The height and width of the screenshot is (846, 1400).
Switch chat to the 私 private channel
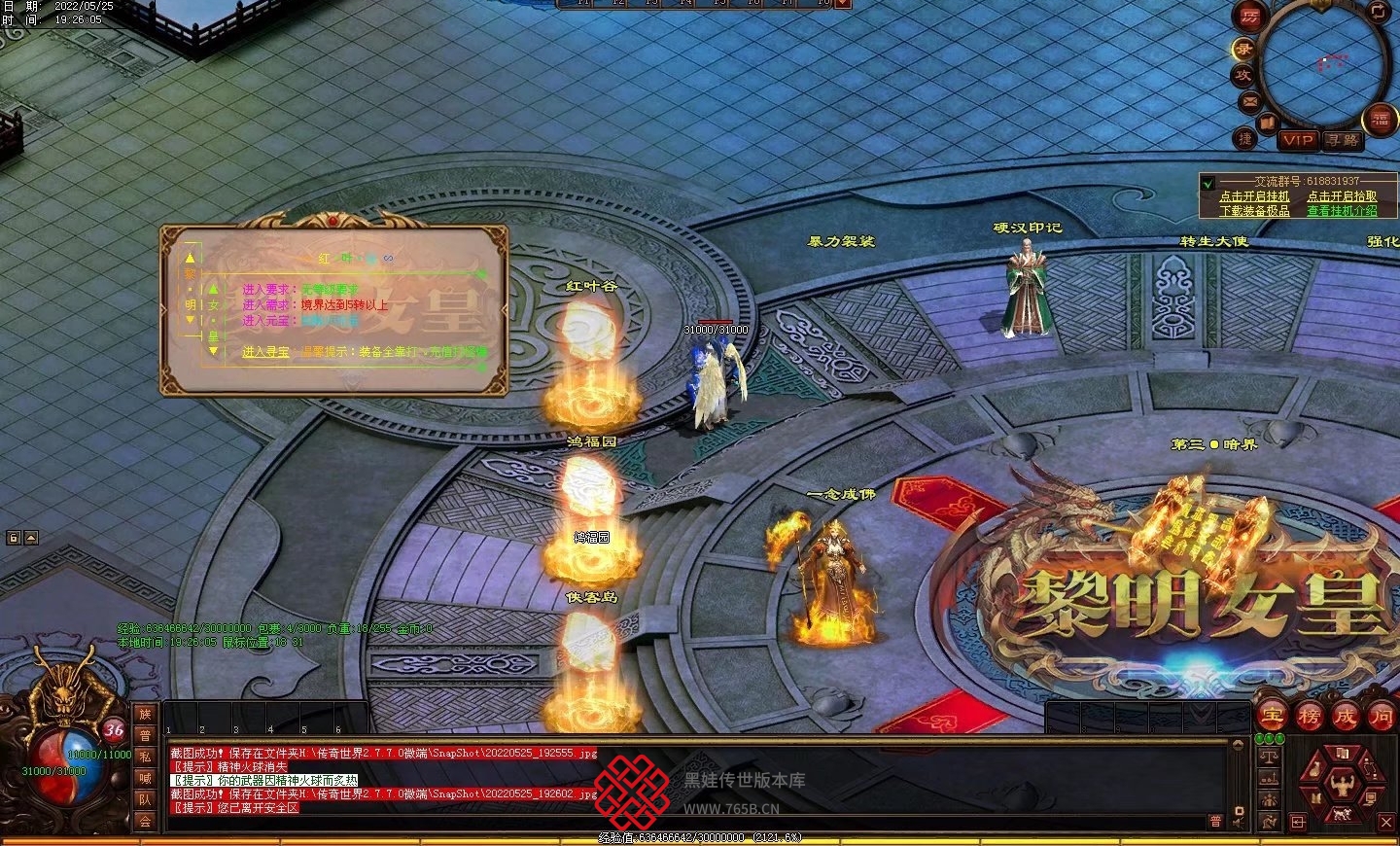(x=145, y=757)
